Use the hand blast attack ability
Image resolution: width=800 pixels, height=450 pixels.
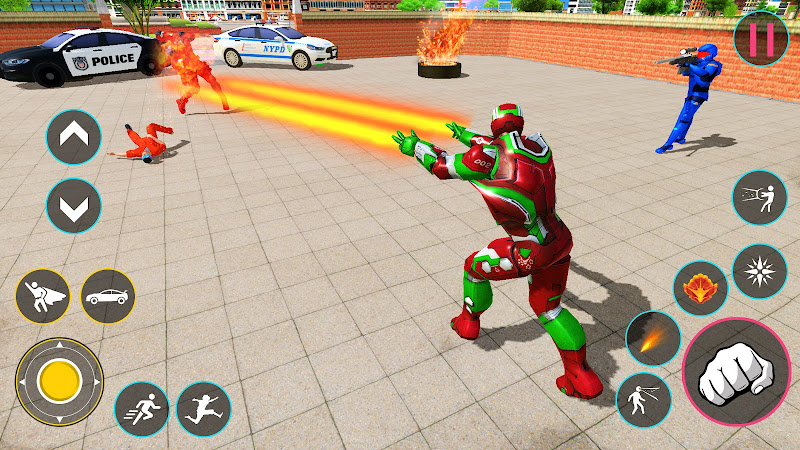click(x=760, y=198)
